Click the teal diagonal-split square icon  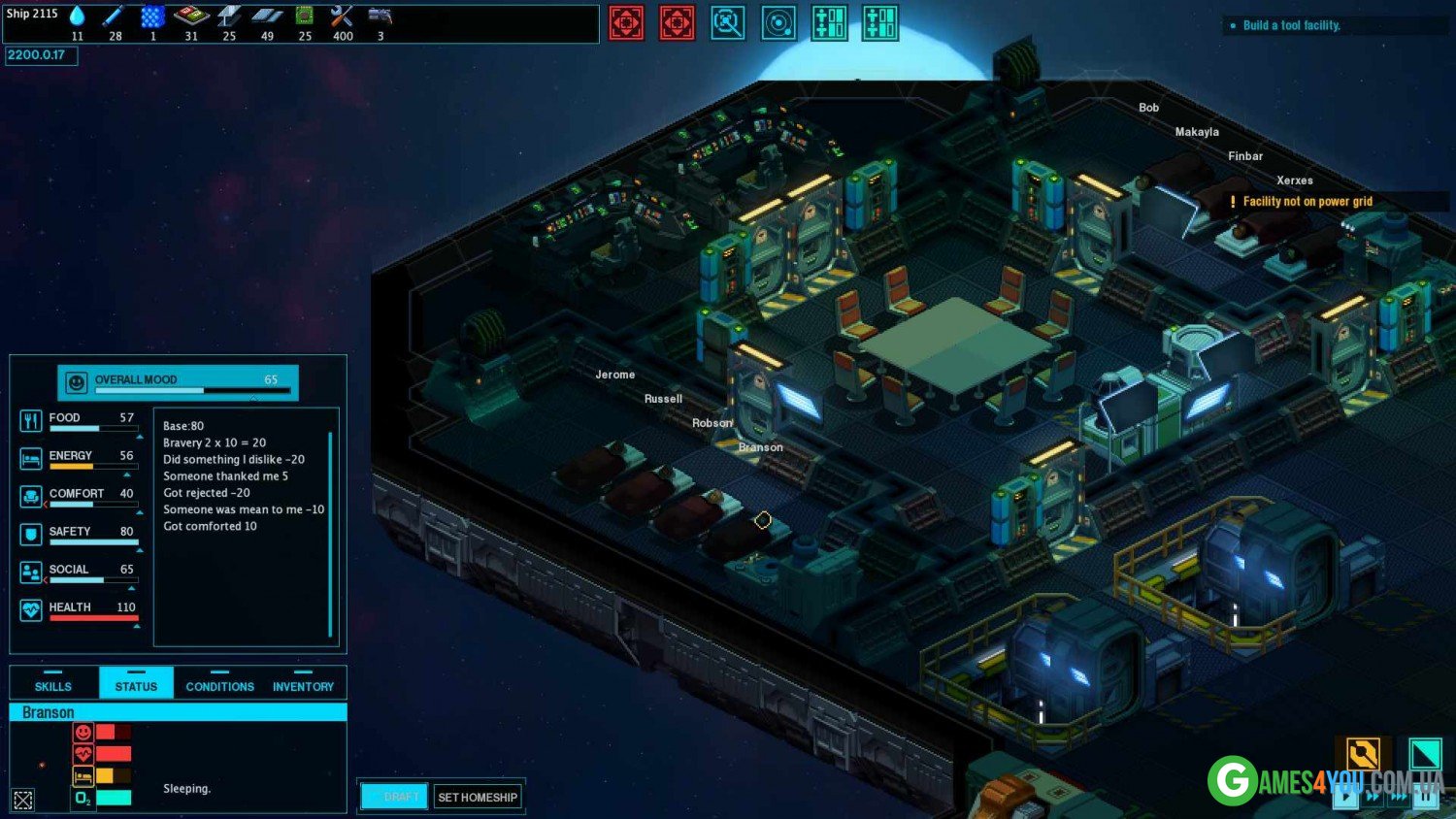[1425, 754]
